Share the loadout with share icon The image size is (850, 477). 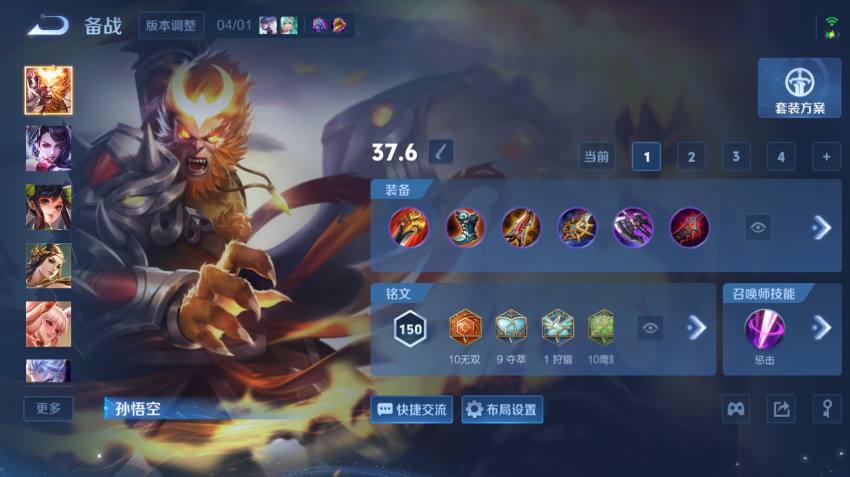point(781,408)
